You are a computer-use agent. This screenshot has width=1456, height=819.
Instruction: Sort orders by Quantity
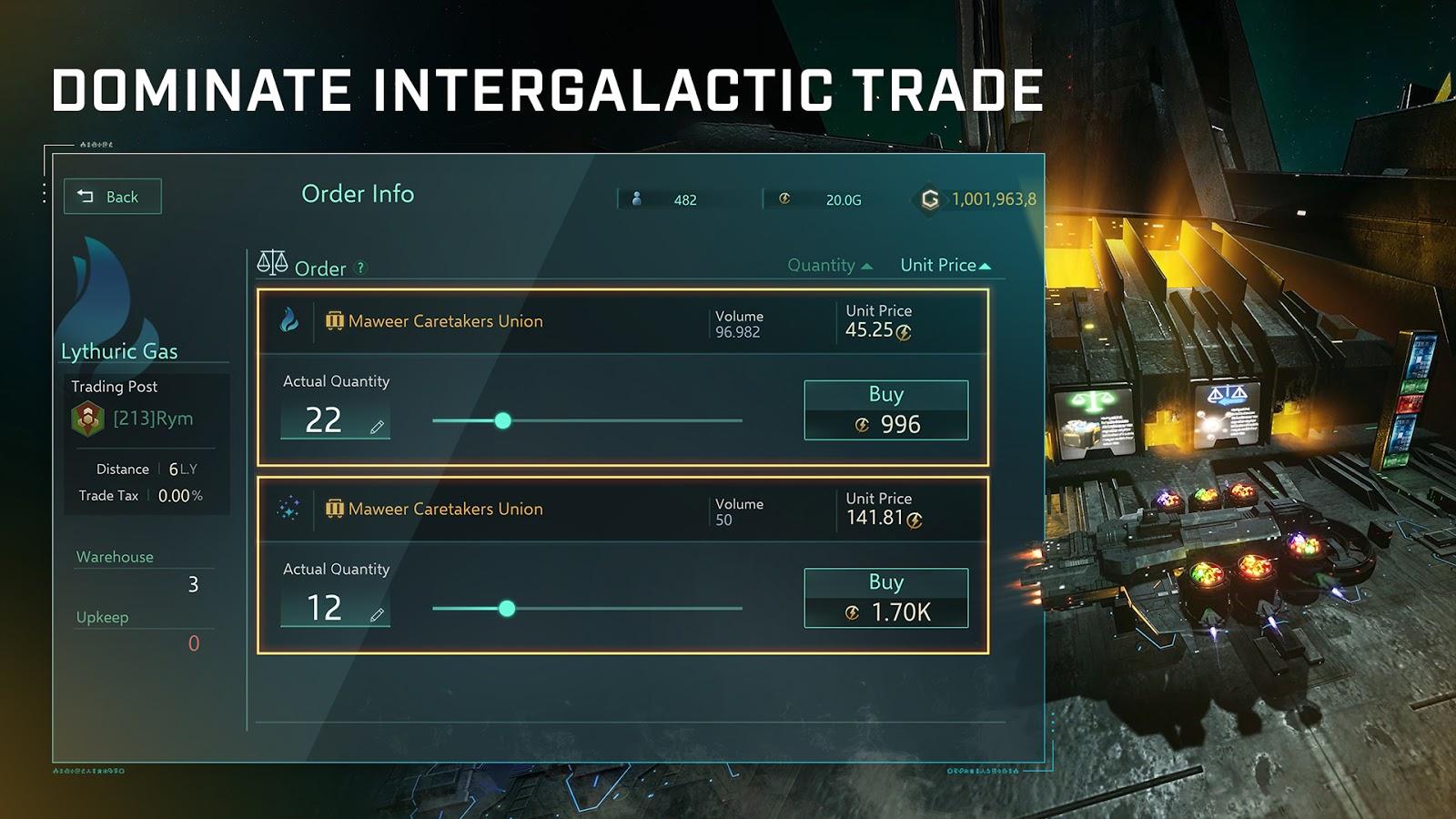coord(829,266)
